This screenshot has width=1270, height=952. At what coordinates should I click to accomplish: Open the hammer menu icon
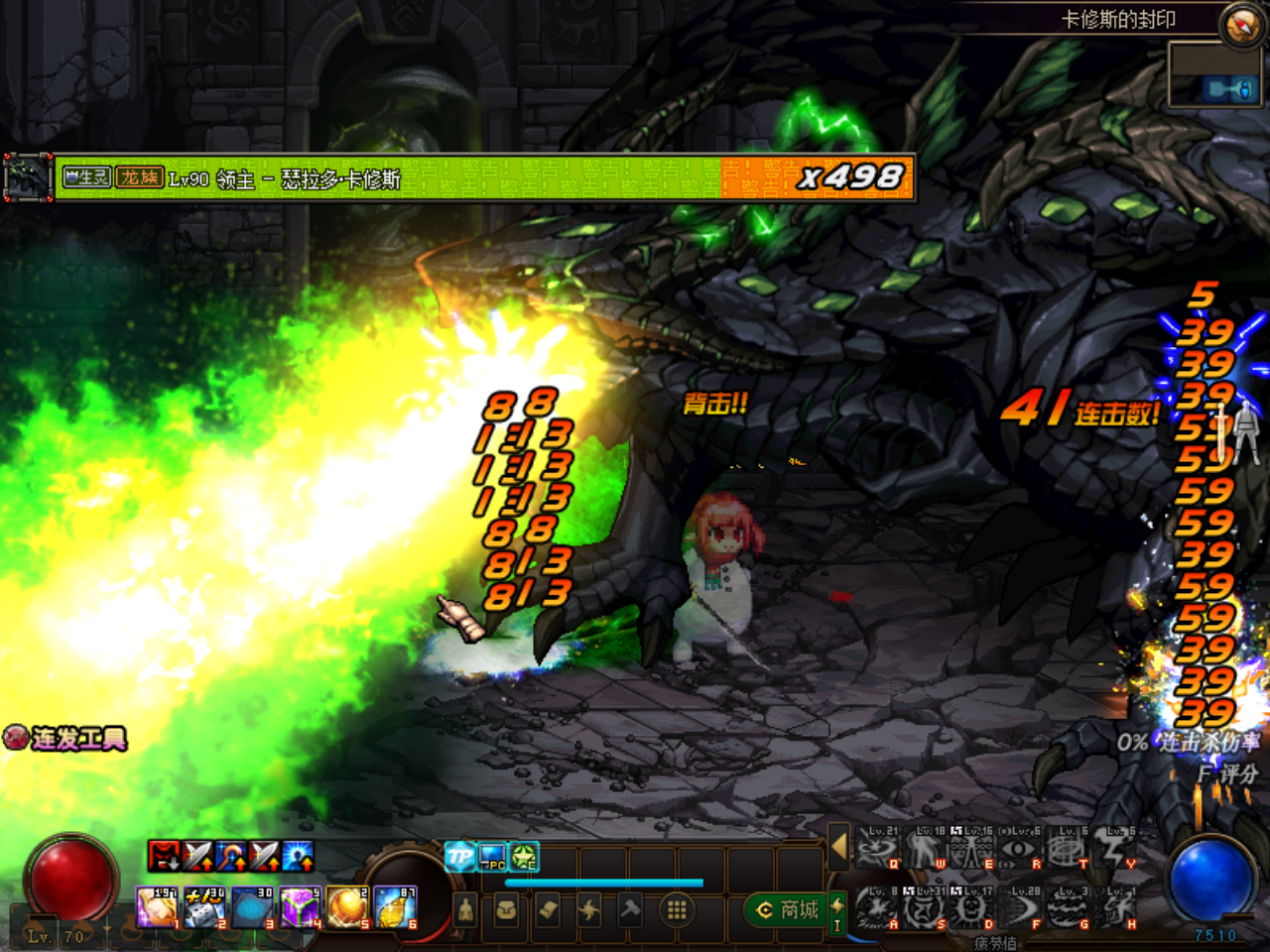tap(630, 909)
